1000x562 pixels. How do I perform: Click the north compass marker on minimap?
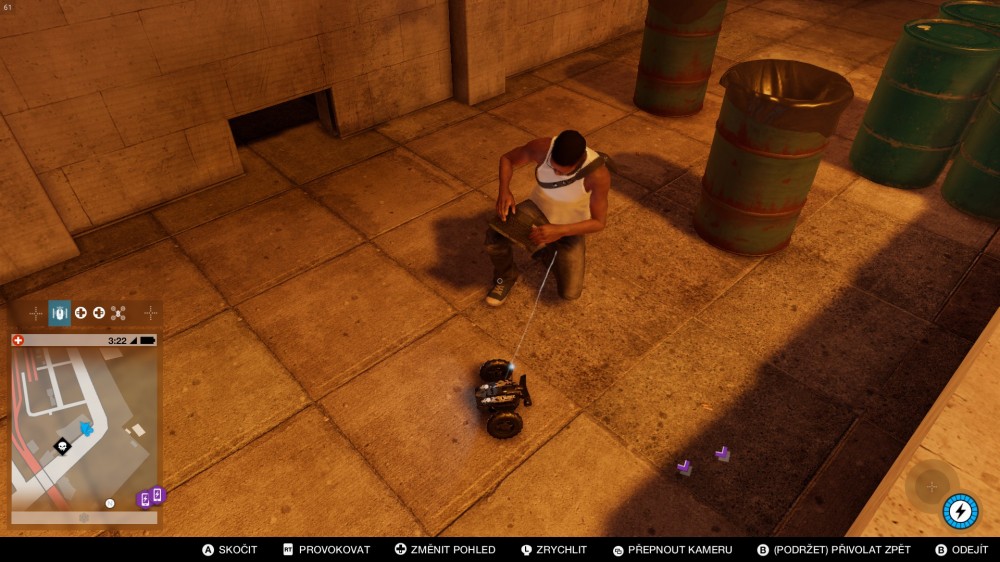click(x=110, y=503)
